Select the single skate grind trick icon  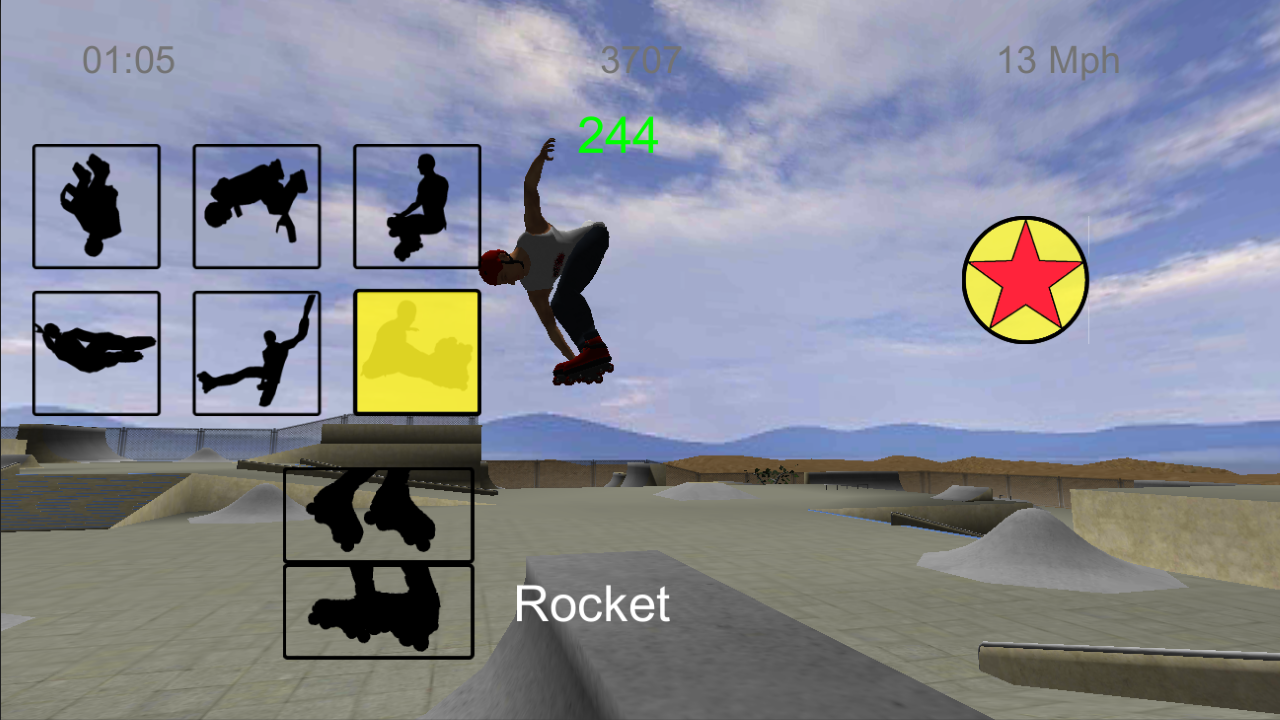point(378,611)
